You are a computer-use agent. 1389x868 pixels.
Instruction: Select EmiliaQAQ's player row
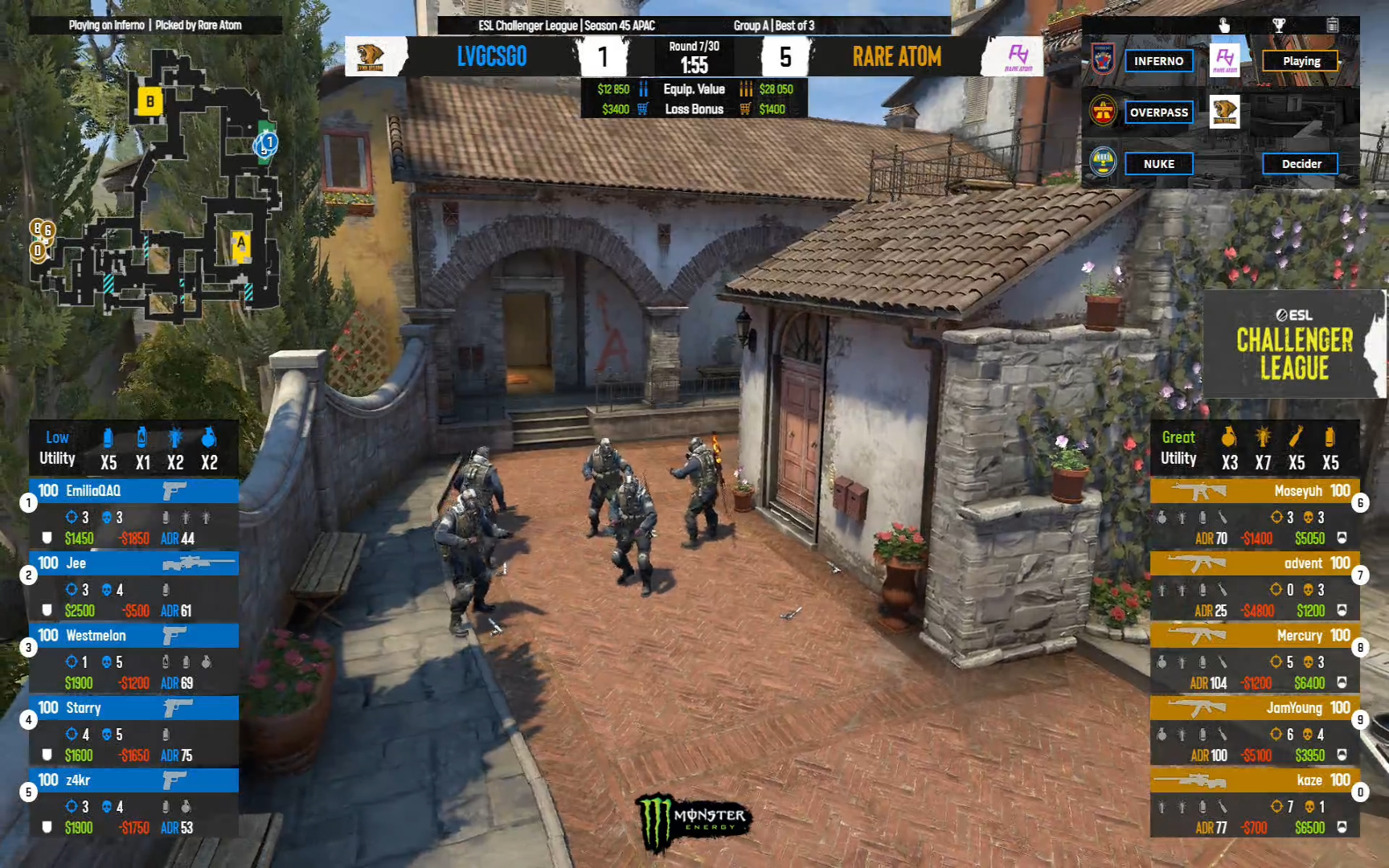[133, 491]
